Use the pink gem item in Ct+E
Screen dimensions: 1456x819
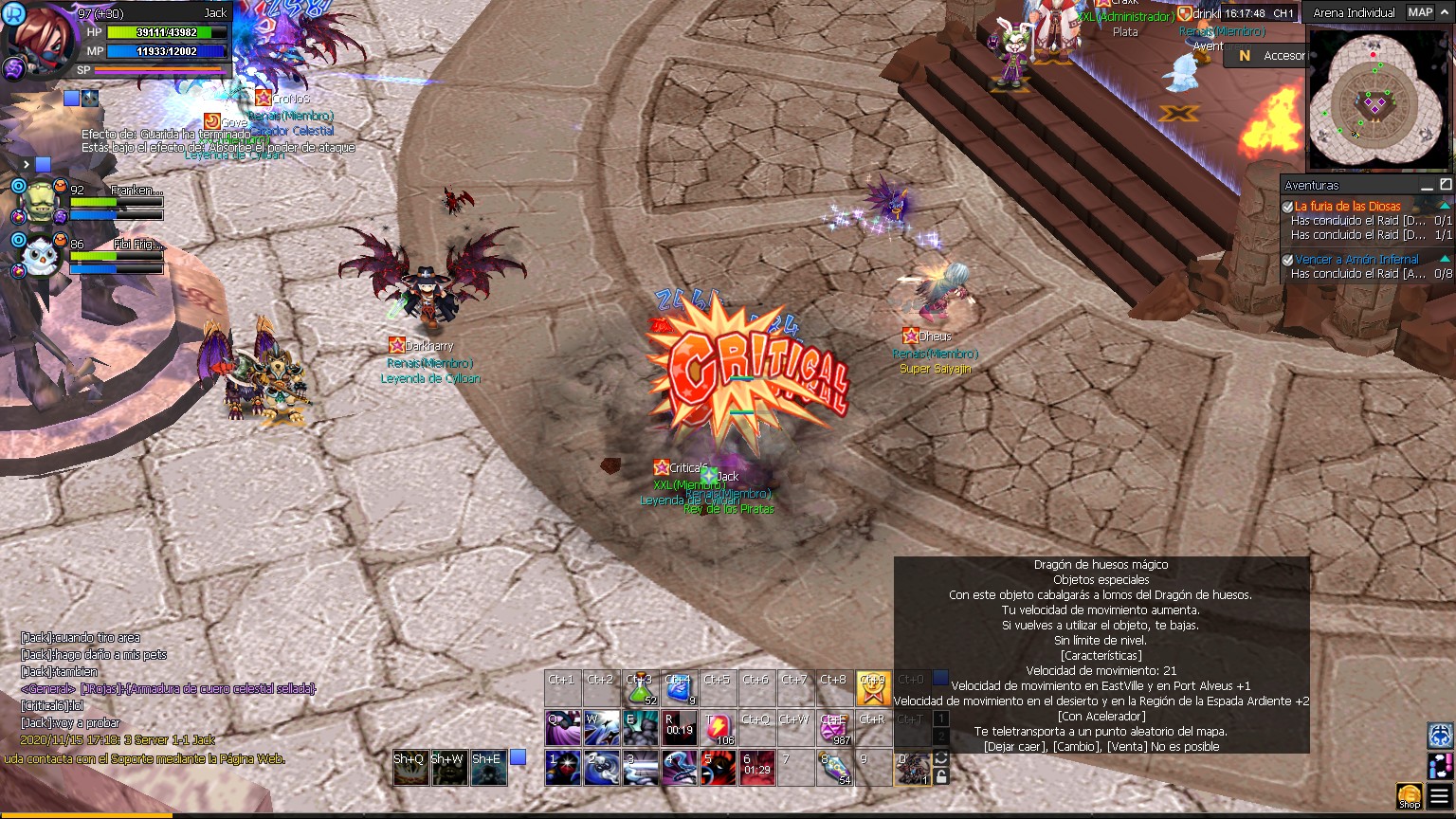pos(834,728)
